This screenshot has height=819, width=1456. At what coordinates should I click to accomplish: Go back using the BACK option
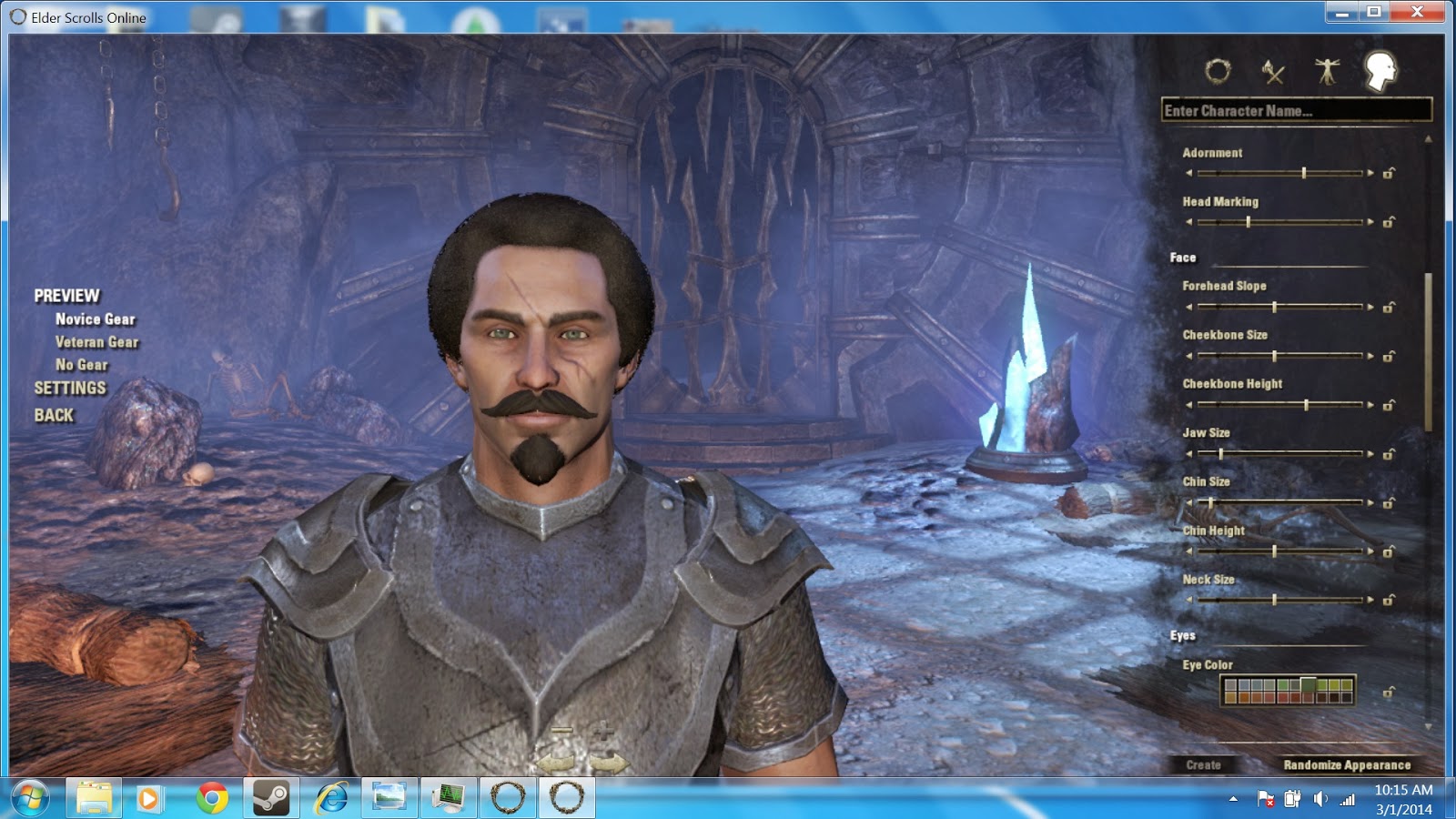(54, 415)
